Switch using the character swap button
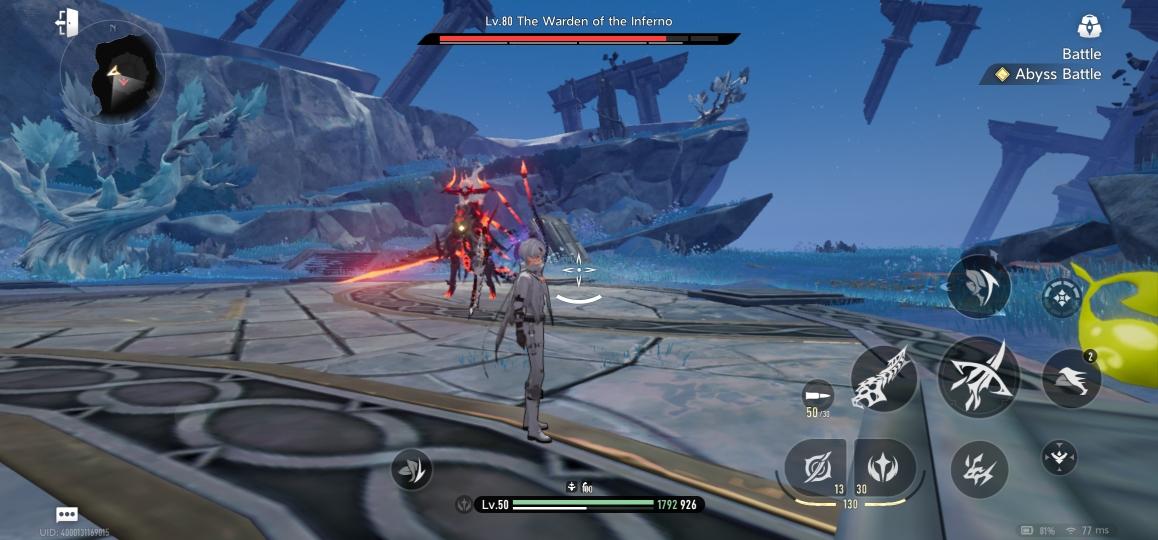Screen dimensions: 1158x540 coord(979,287)
